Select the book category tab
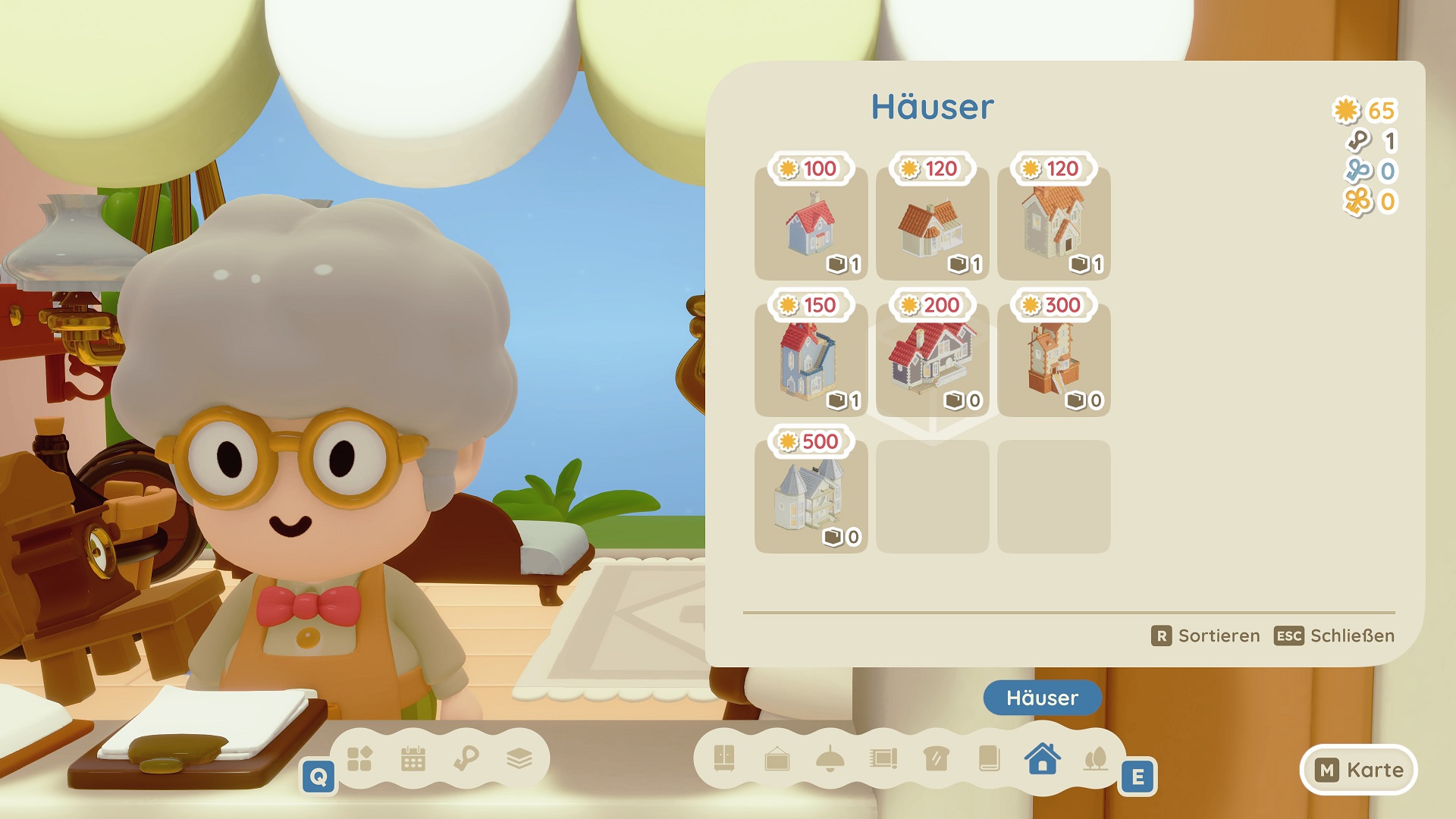Screen dimensions: 1456x819 click(x=990, y=758)
